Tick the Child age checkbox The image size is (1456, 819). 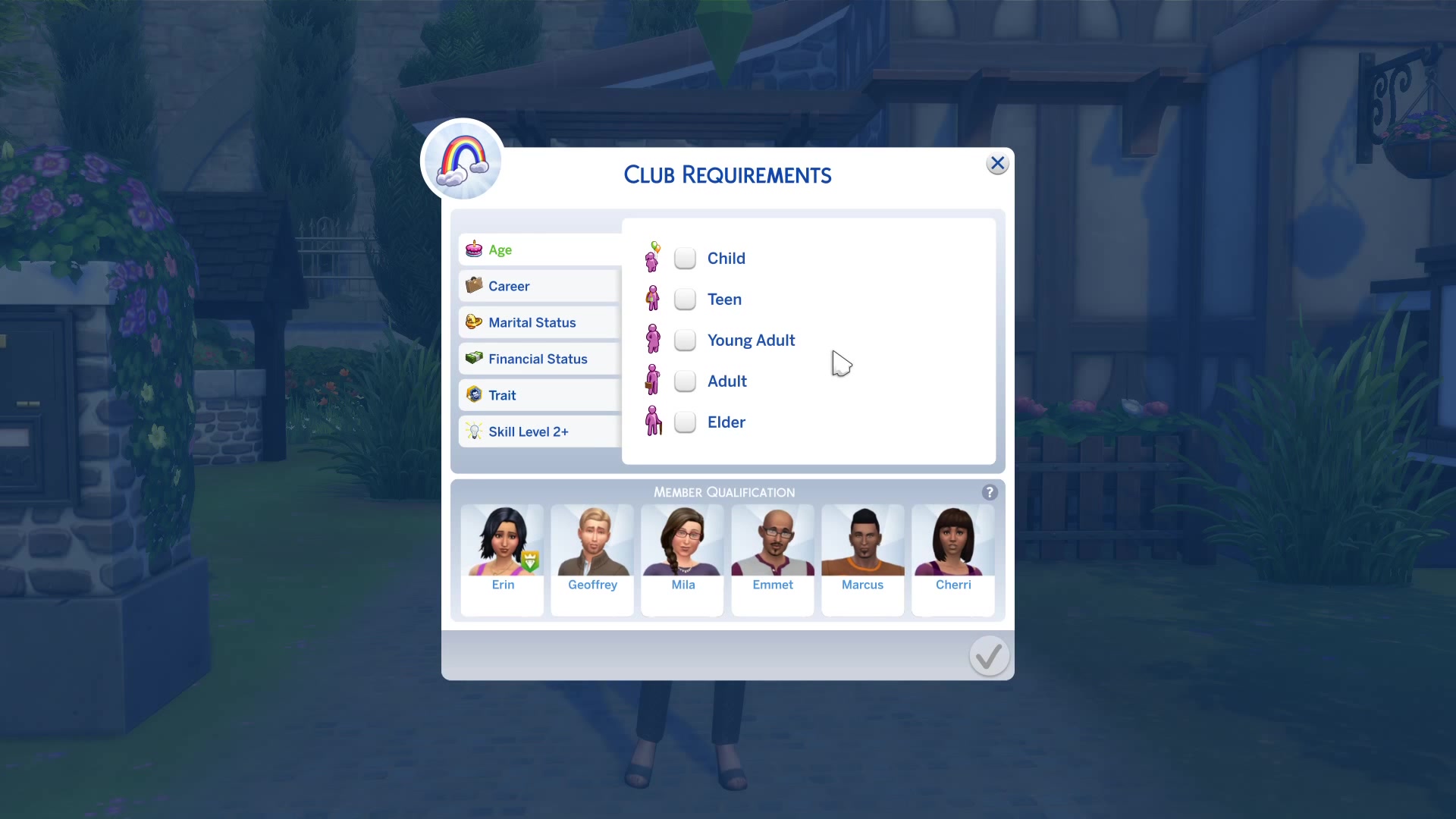[x=685, y=259]
